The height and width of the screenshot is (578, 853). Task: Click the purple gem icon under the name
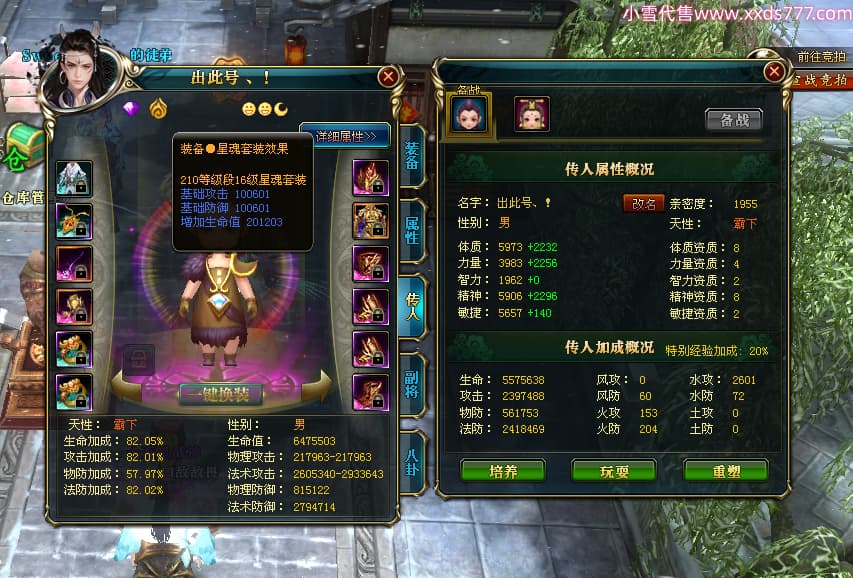pos(129,108)
